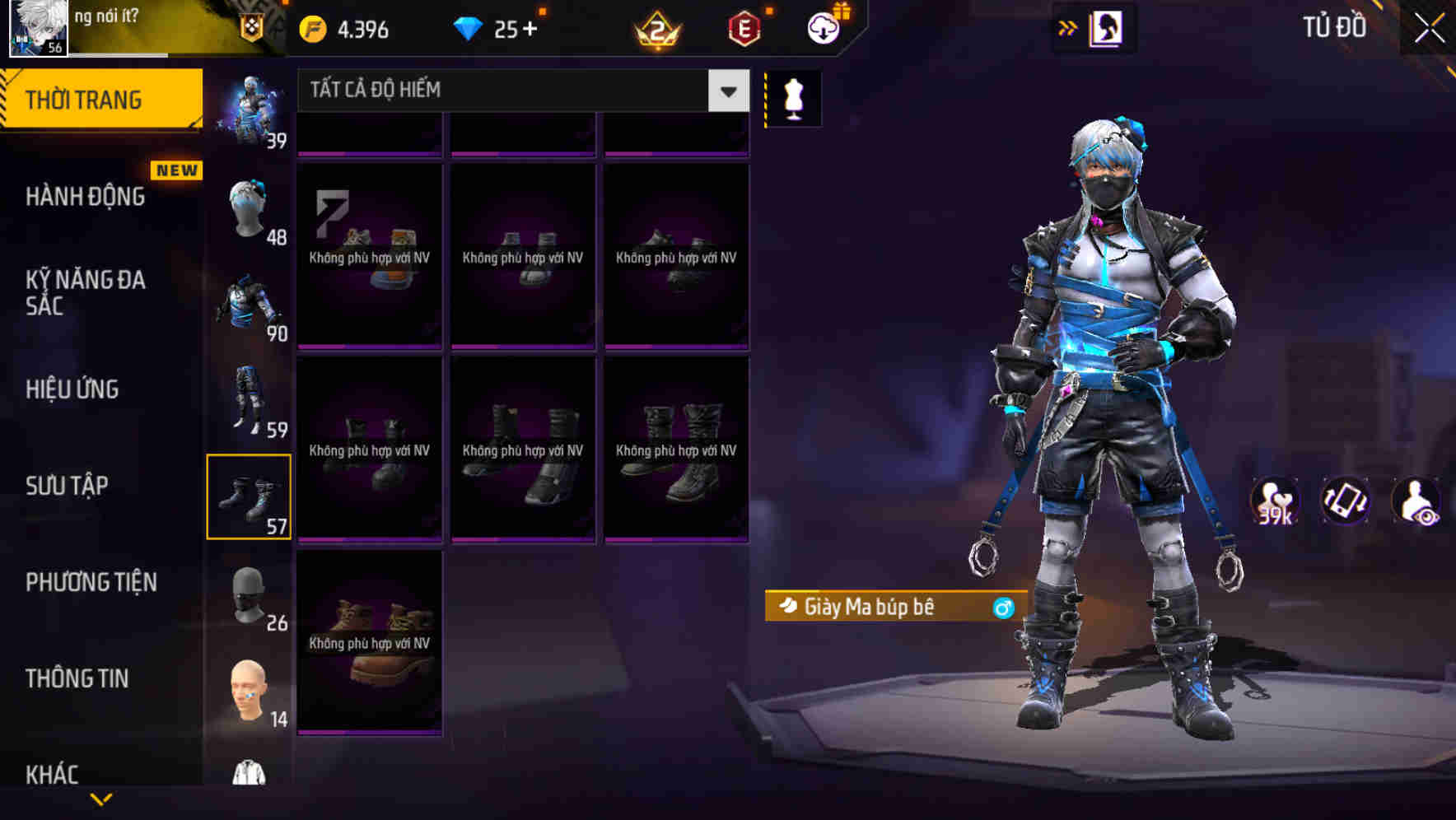Viewport: 1456px width, 820px height.
Task: Open the SƯU TẬP section
Action: point(66,486)
